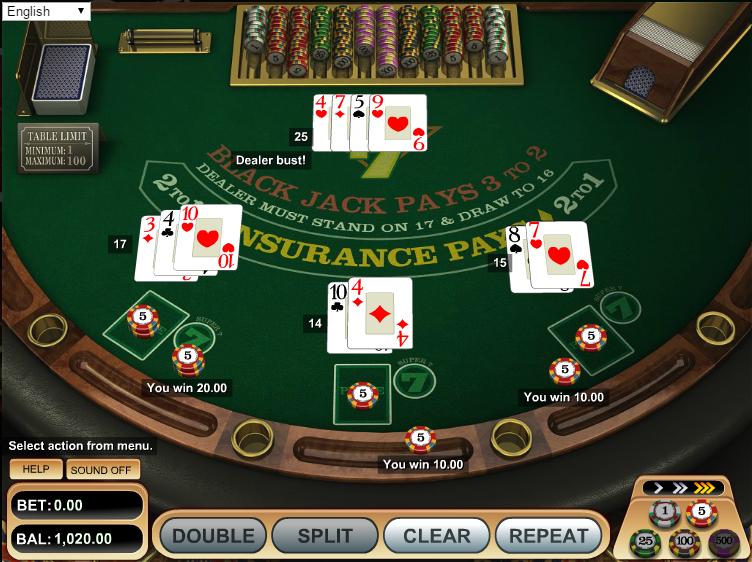Select the SPLIT button

tap(325, 536)
